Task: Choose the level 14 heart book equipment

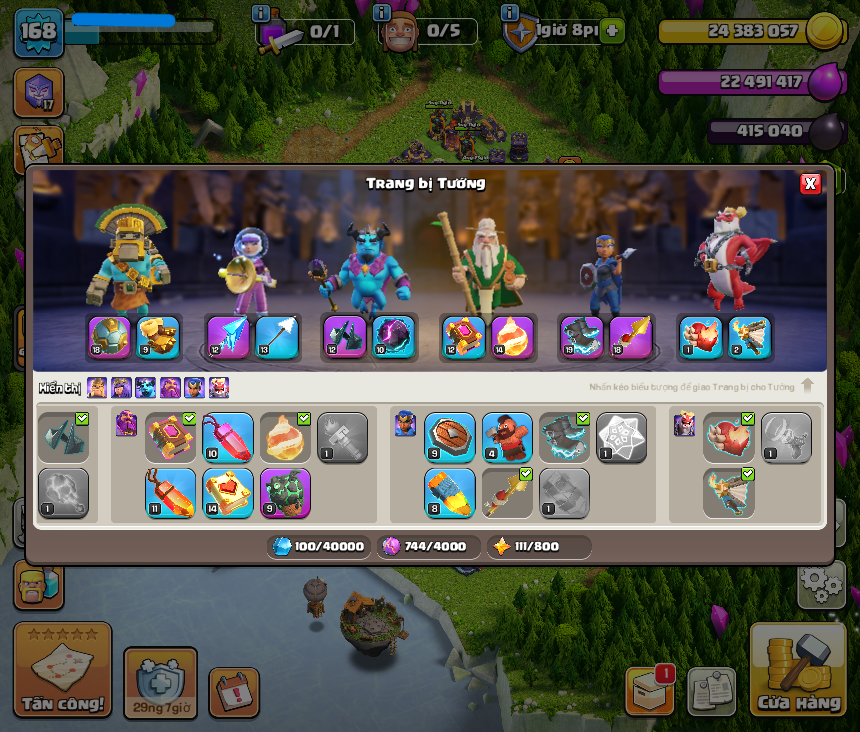Action: [x=228, y=493]
